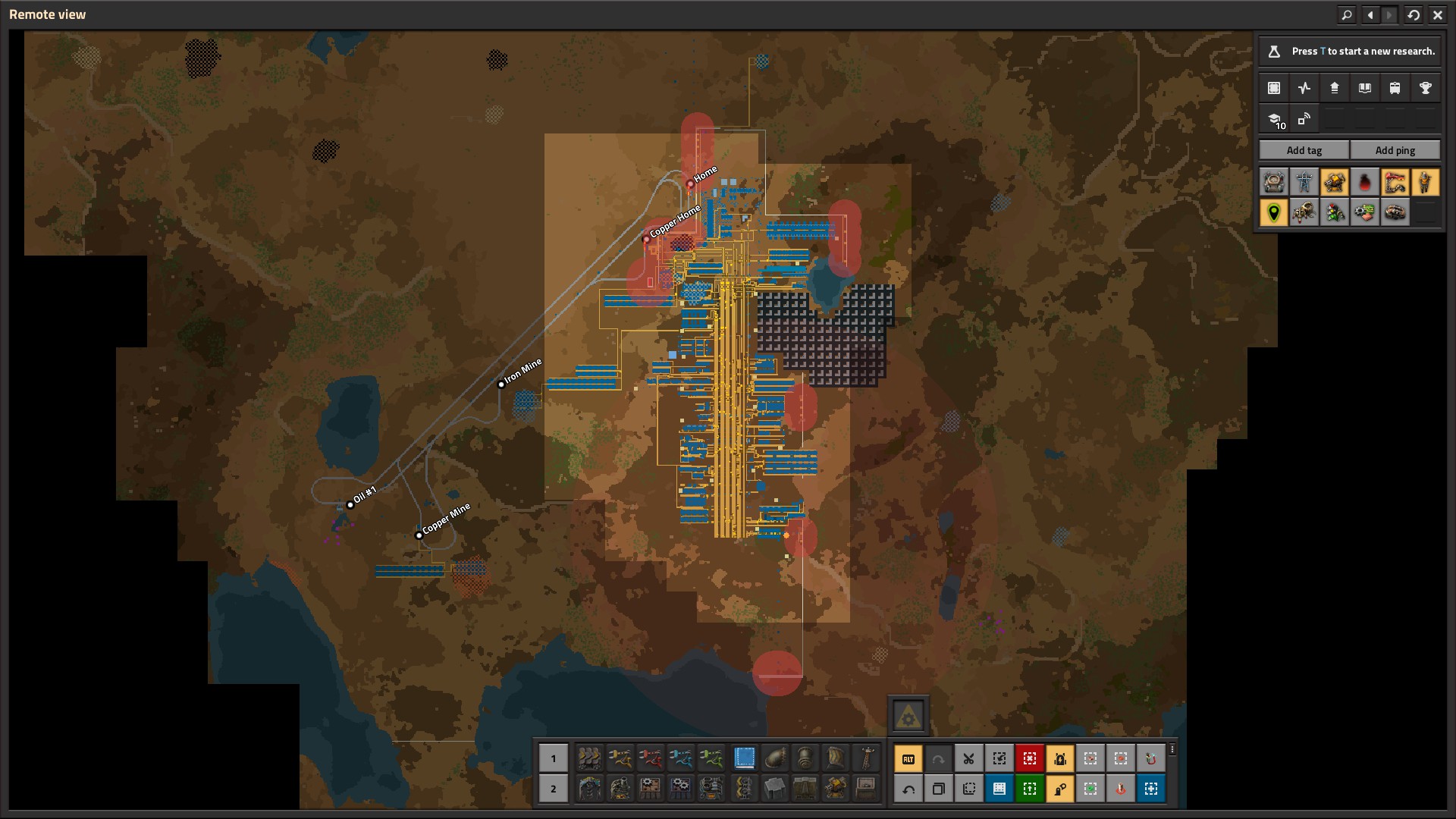Toggle the pollution cloud map filter
The width and height of the screenshot is (1456, 819).
(x=1365, y=182)
